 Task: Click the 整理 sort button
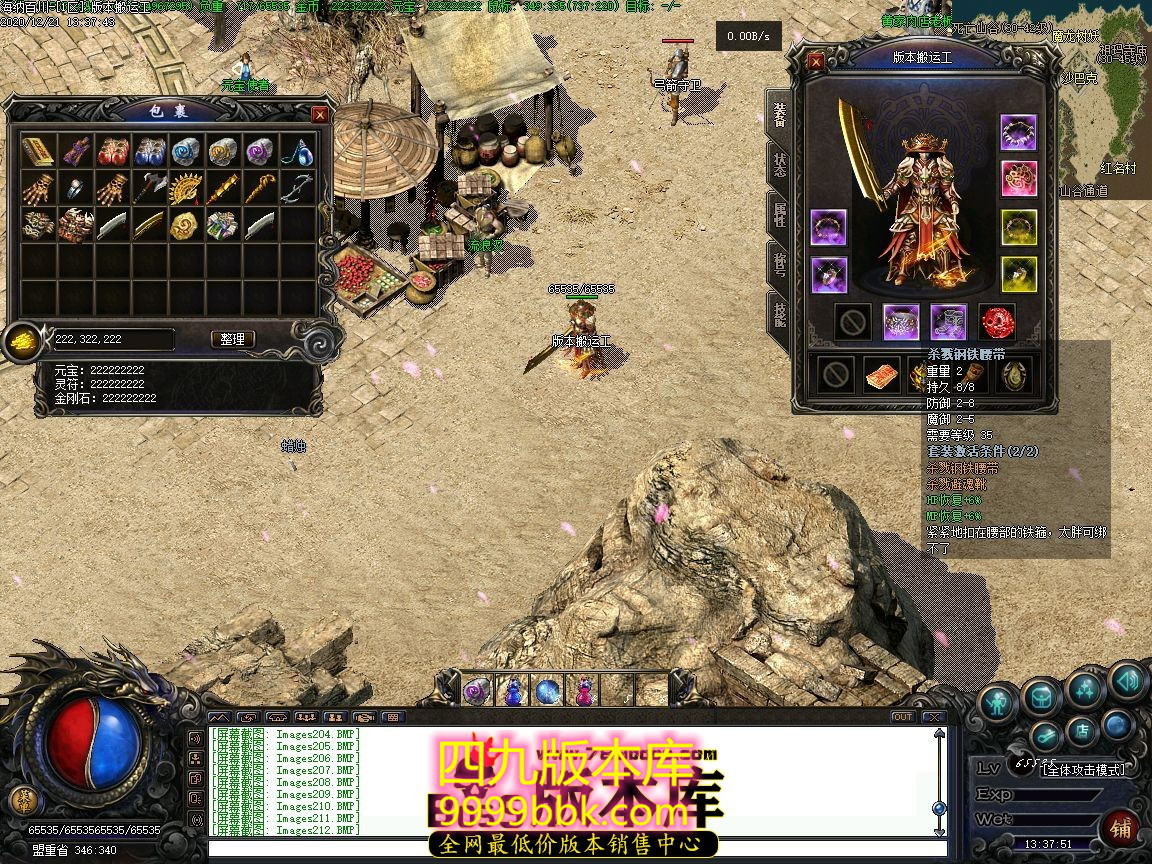233,339
